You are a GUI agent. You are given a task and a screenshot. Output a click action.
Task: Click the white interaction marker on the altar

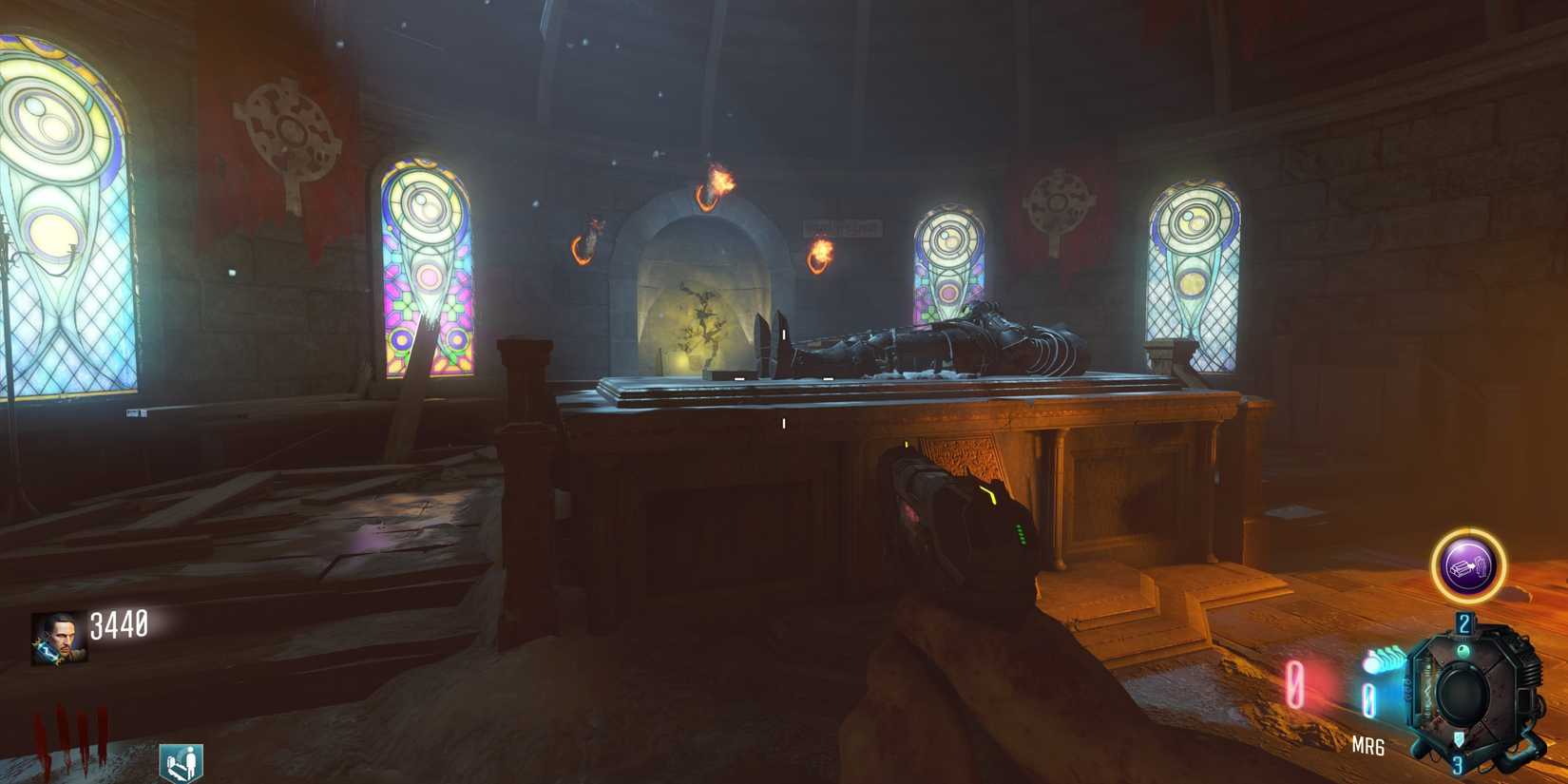[x=785, y=421]
